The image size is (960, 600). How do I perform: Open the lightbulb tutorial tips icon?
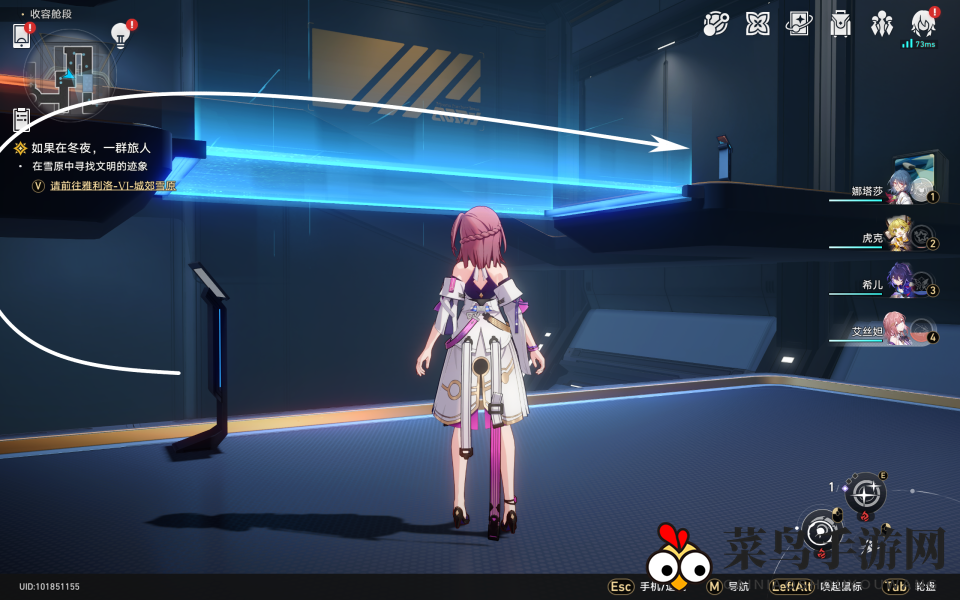tap(121, 35)
